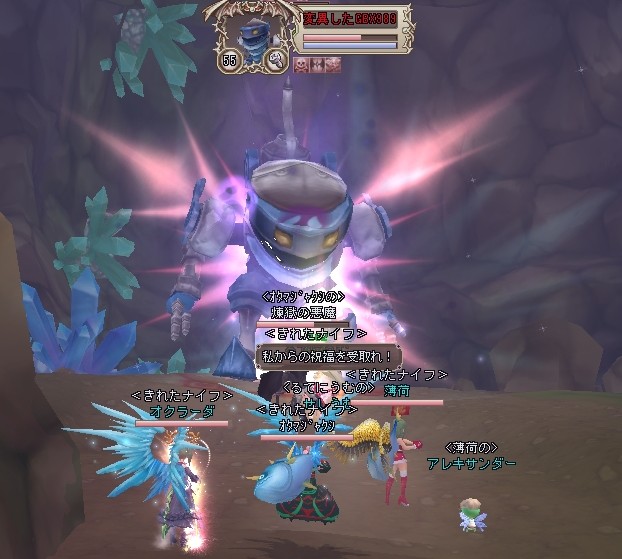
Task: Click the skull status effect icon
Action: 302,64
